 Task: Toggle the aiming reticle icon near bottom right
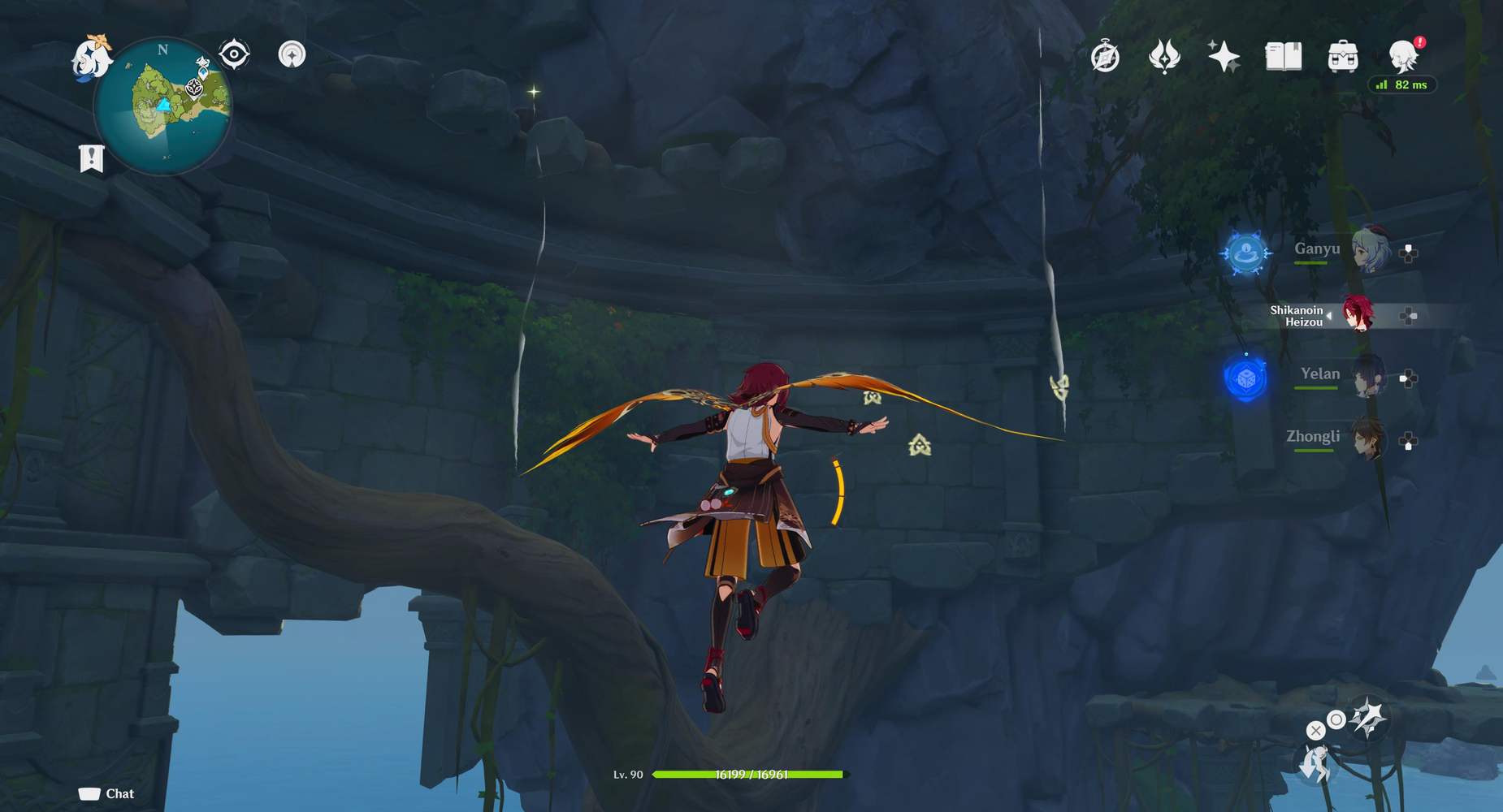1339,719
